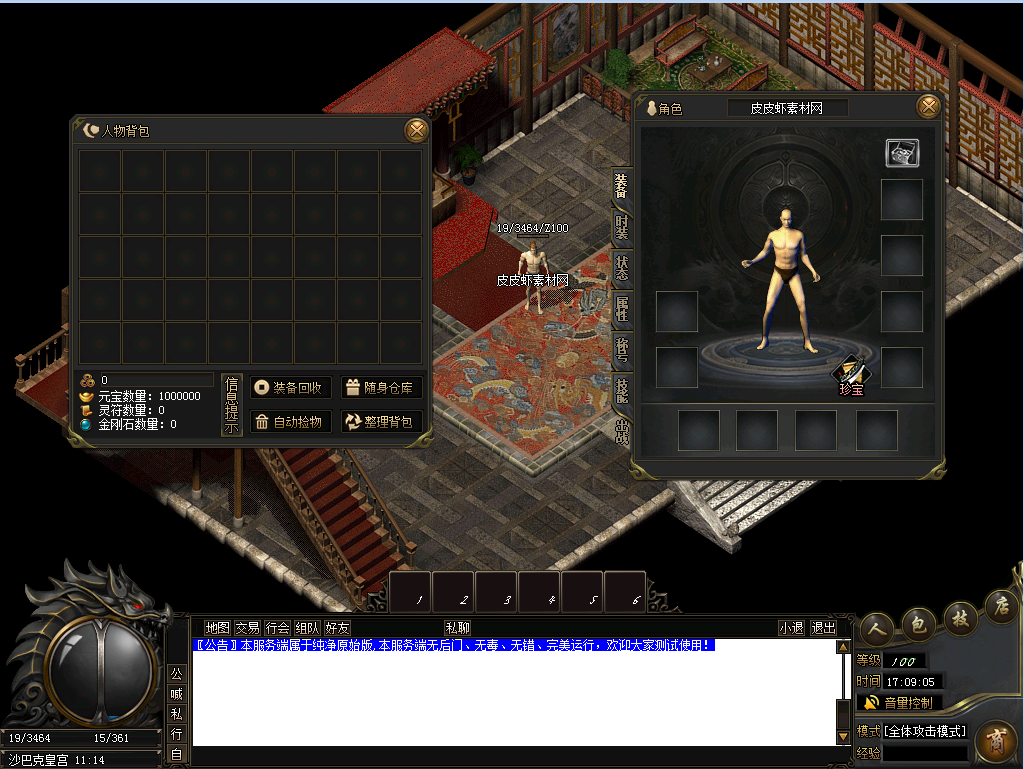Screen dimensions: 1024x769
Task: Switch to the 状态 status tab
Action: click(622, 268)
